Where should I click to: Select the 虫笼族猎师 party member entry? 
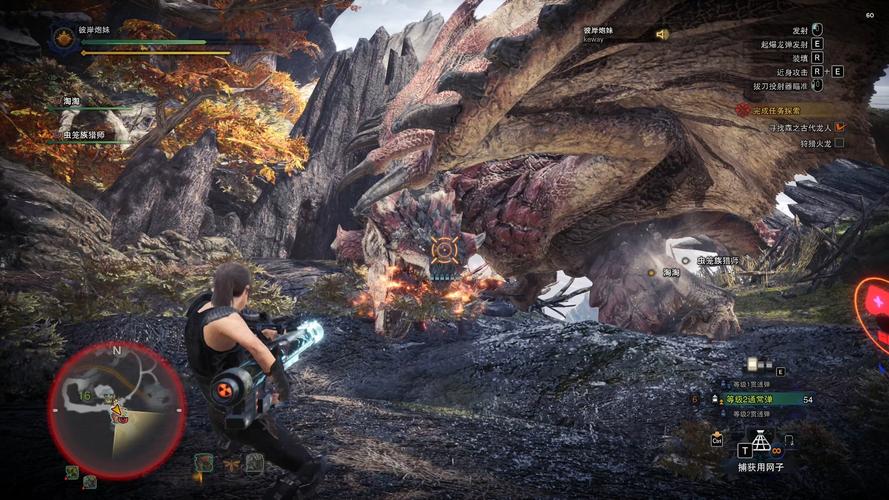tap(84, 134)
